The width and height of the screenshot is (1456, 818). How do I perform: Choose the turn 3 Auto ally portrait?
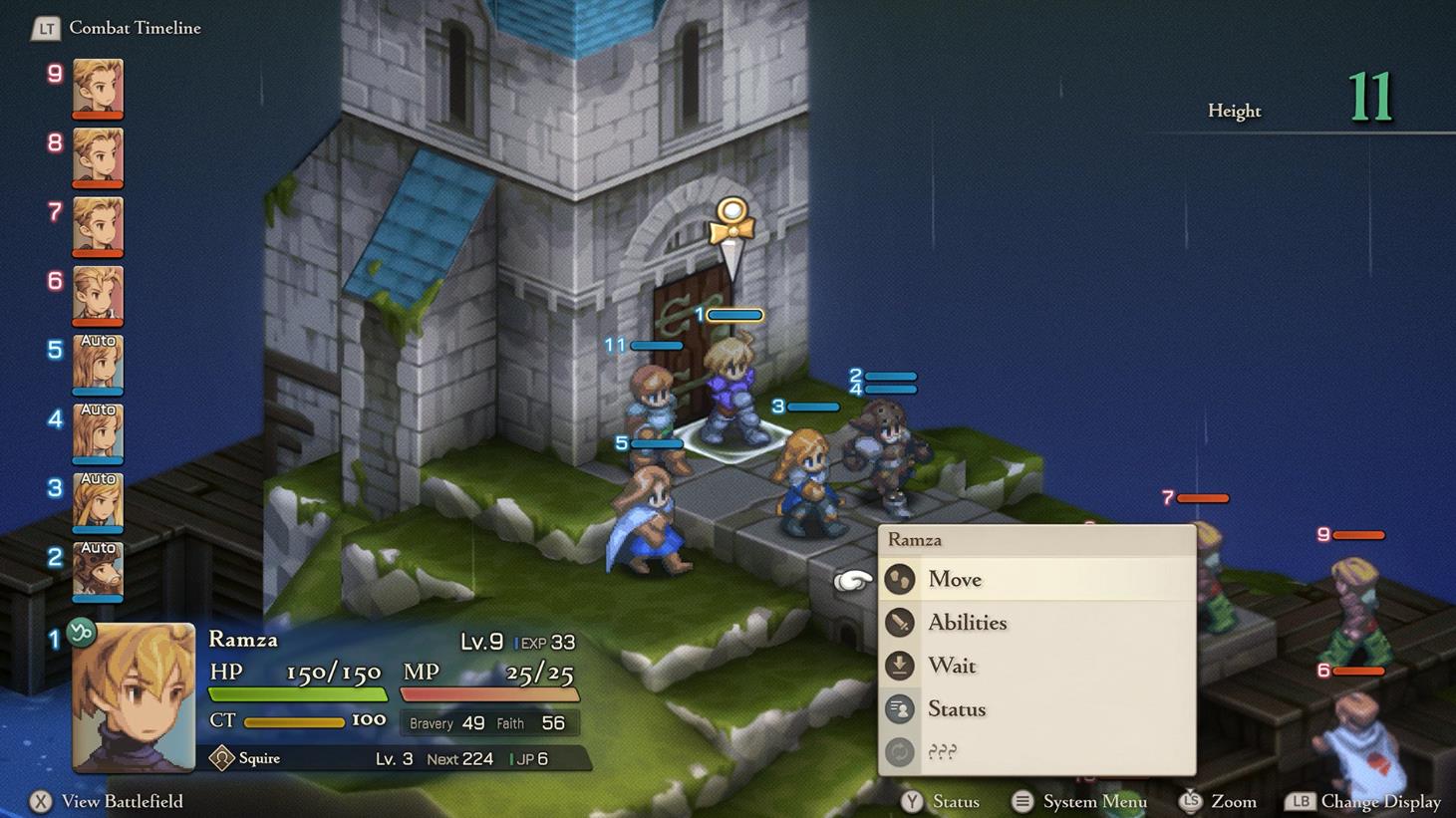click(x=98, y=501)
